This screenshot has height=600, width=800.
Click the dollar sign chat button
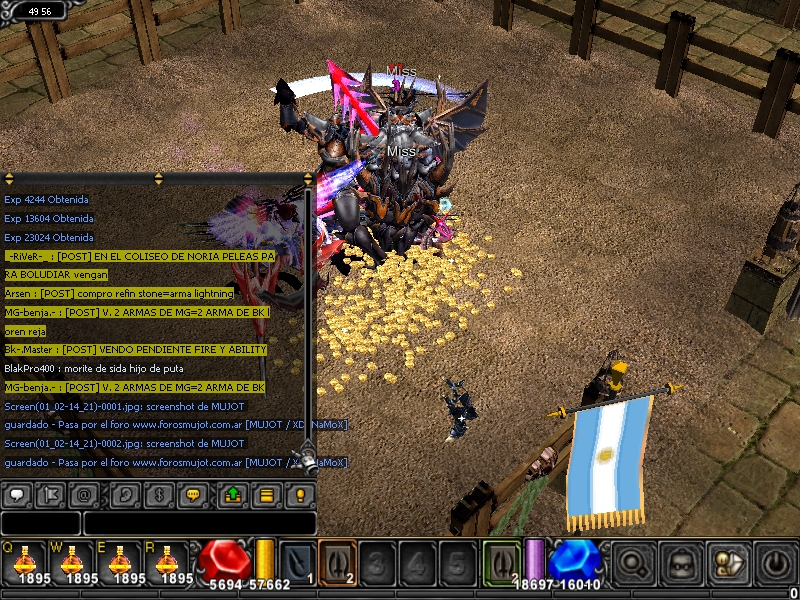160,494
